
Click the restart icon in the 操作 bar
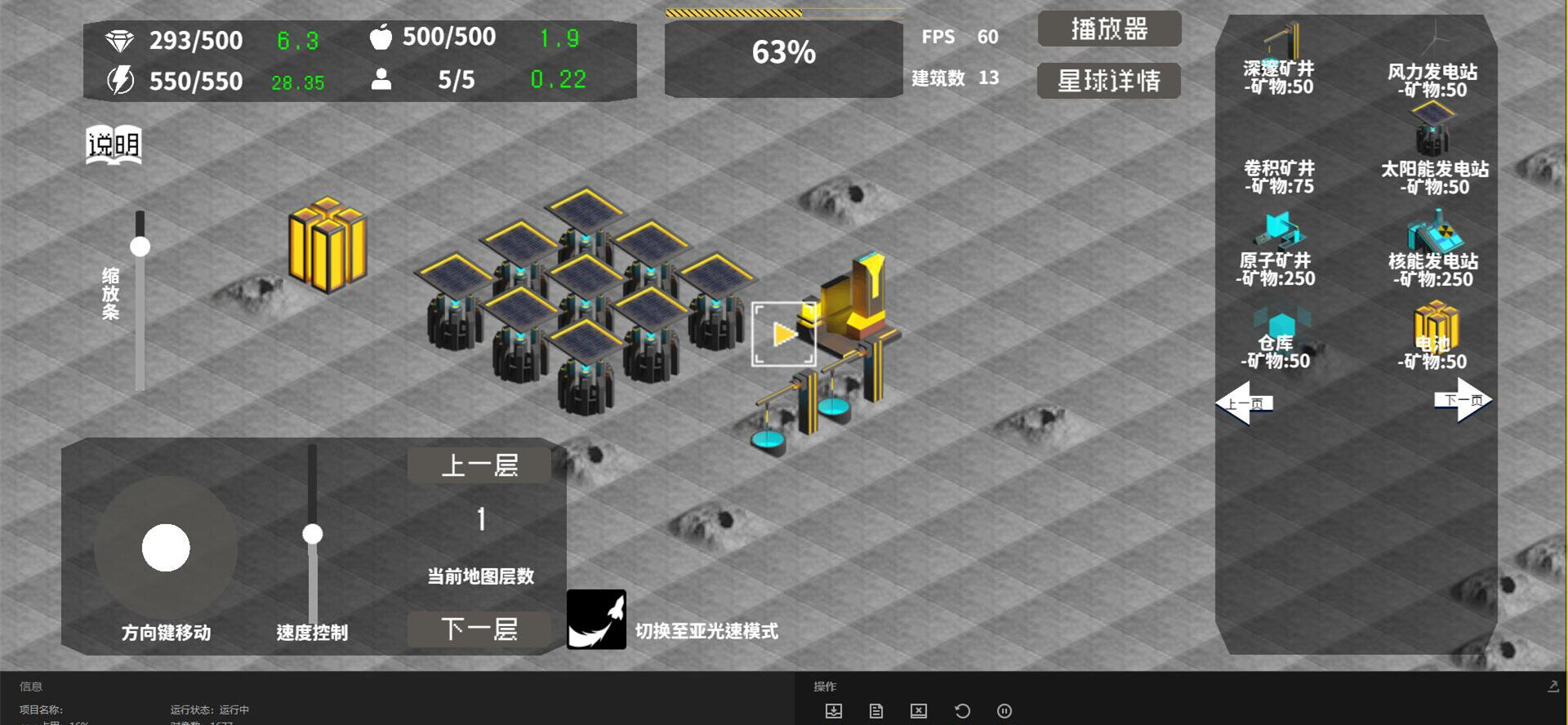(x=962, y=711)
